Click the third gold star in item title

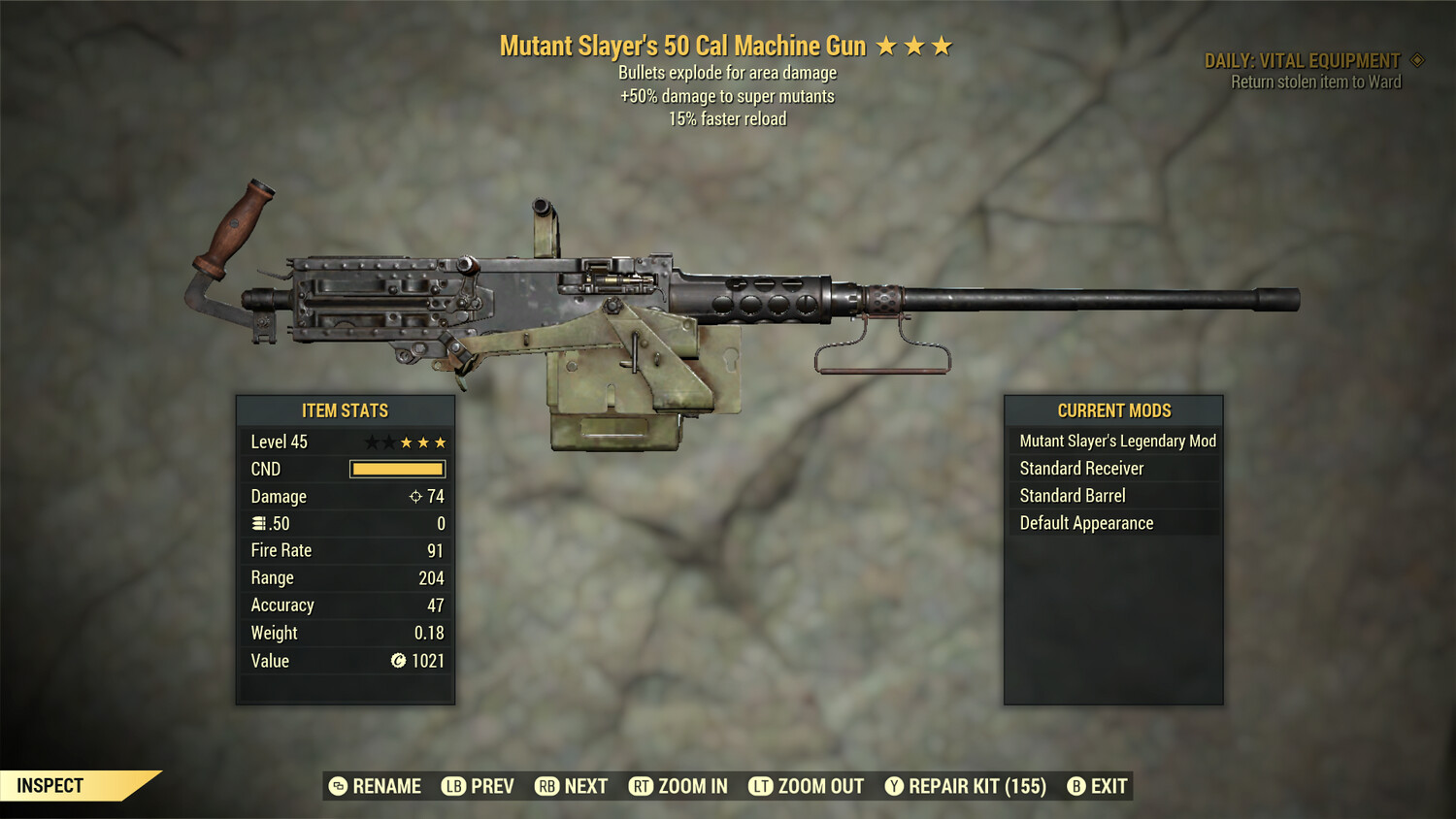pyautogui.click(x=942, y=45)
